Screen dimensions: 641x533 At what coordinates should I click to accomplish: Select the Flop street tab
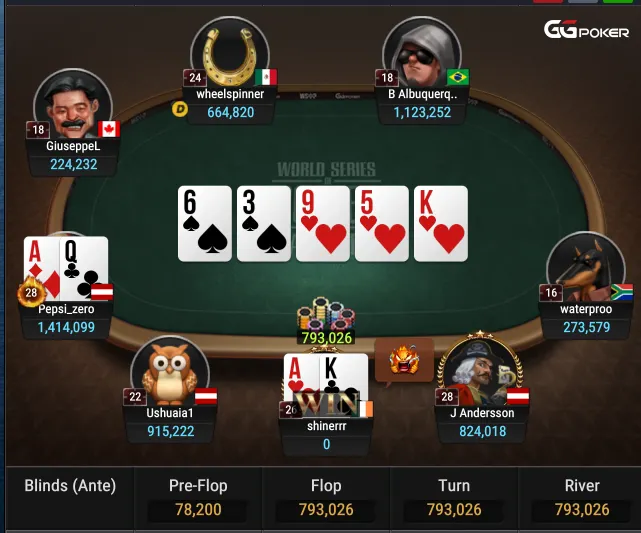(x=326, y=497)
